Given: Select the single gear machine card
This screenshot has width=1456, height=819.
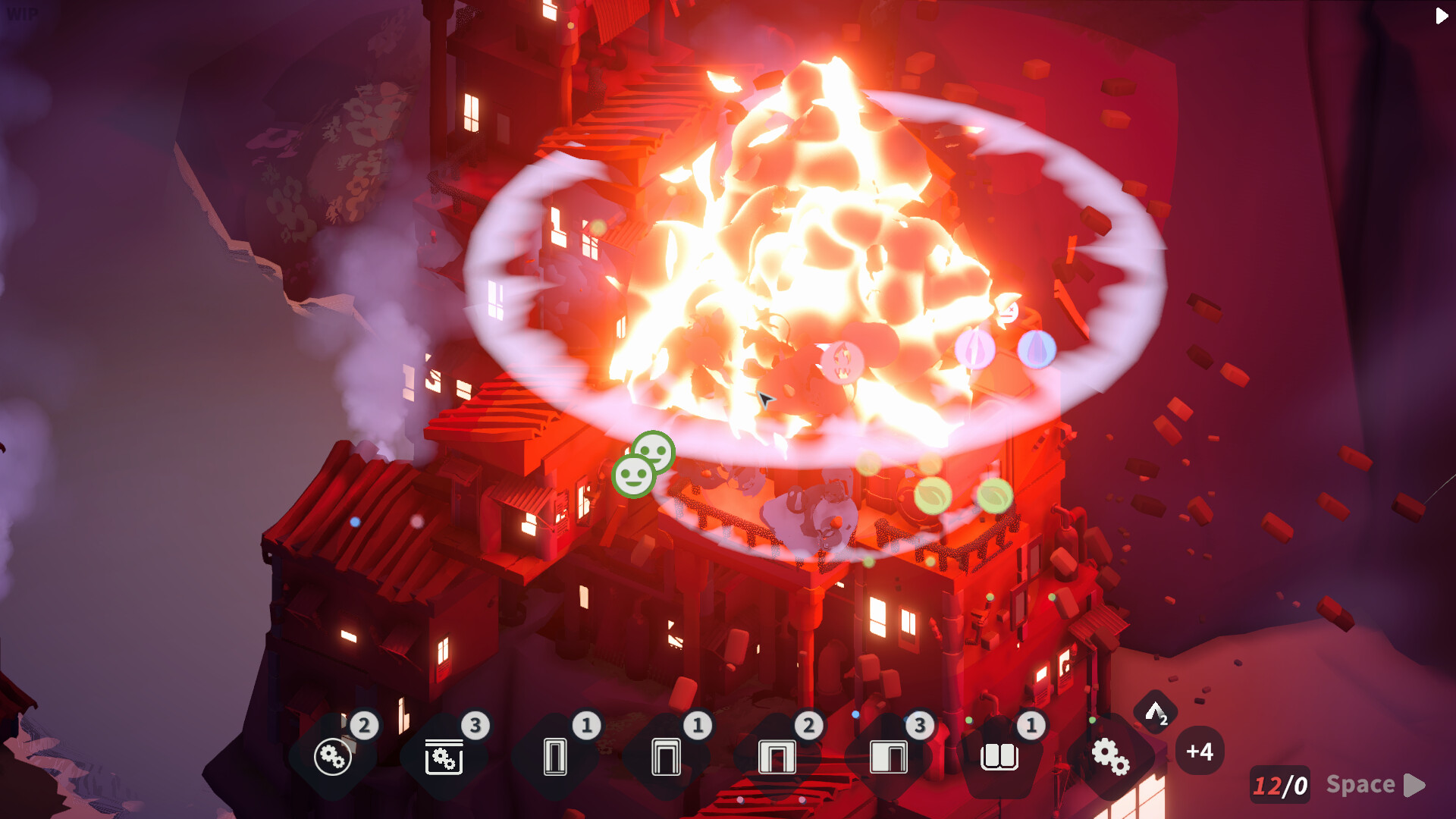Looking at the screenshot, I should pyautogui.click(x=334, y=757).
